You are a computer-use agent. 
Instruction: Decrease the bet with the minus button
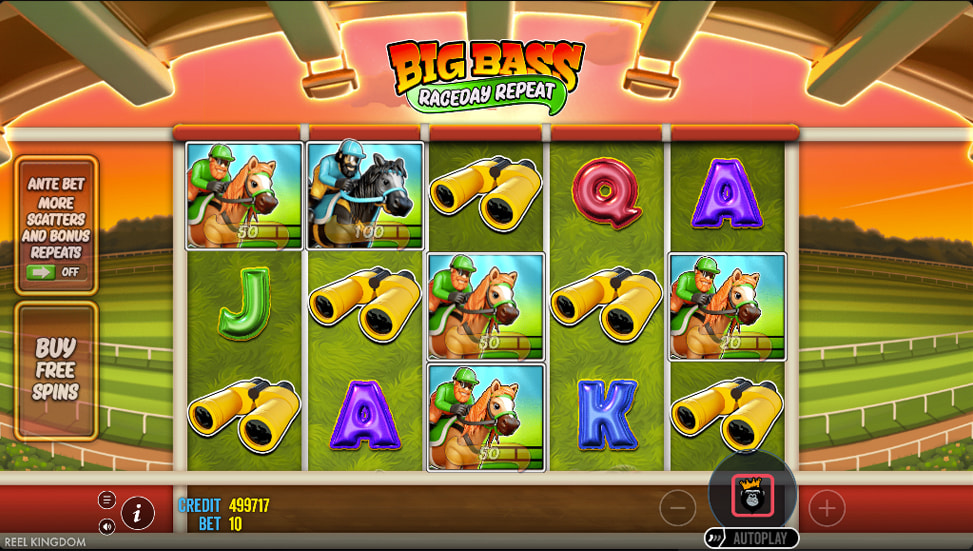point(678,509)
